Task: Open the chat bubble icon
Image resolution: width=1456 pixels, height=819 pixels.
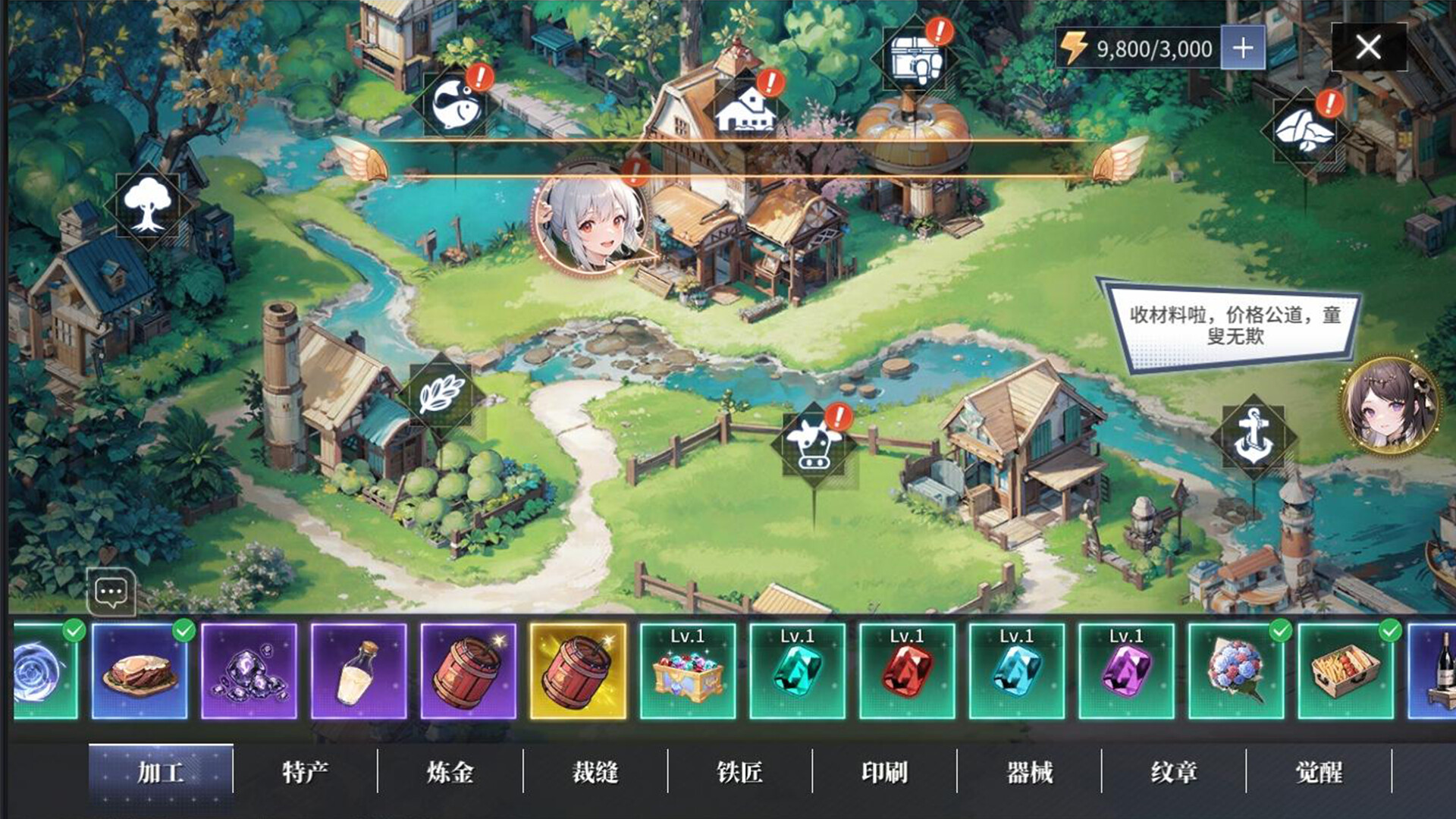Action: click(111, 593)
